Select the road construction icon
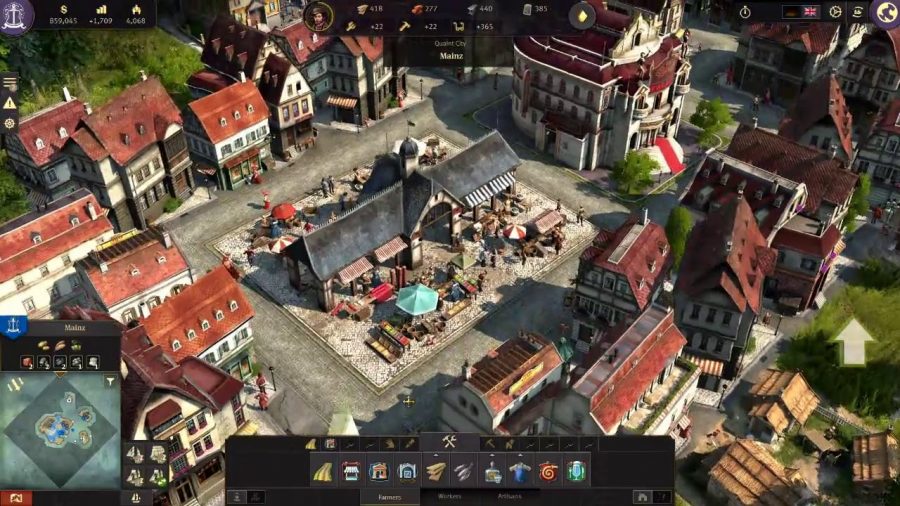This screenshot has height=506, width=900. tap(323, 471)
